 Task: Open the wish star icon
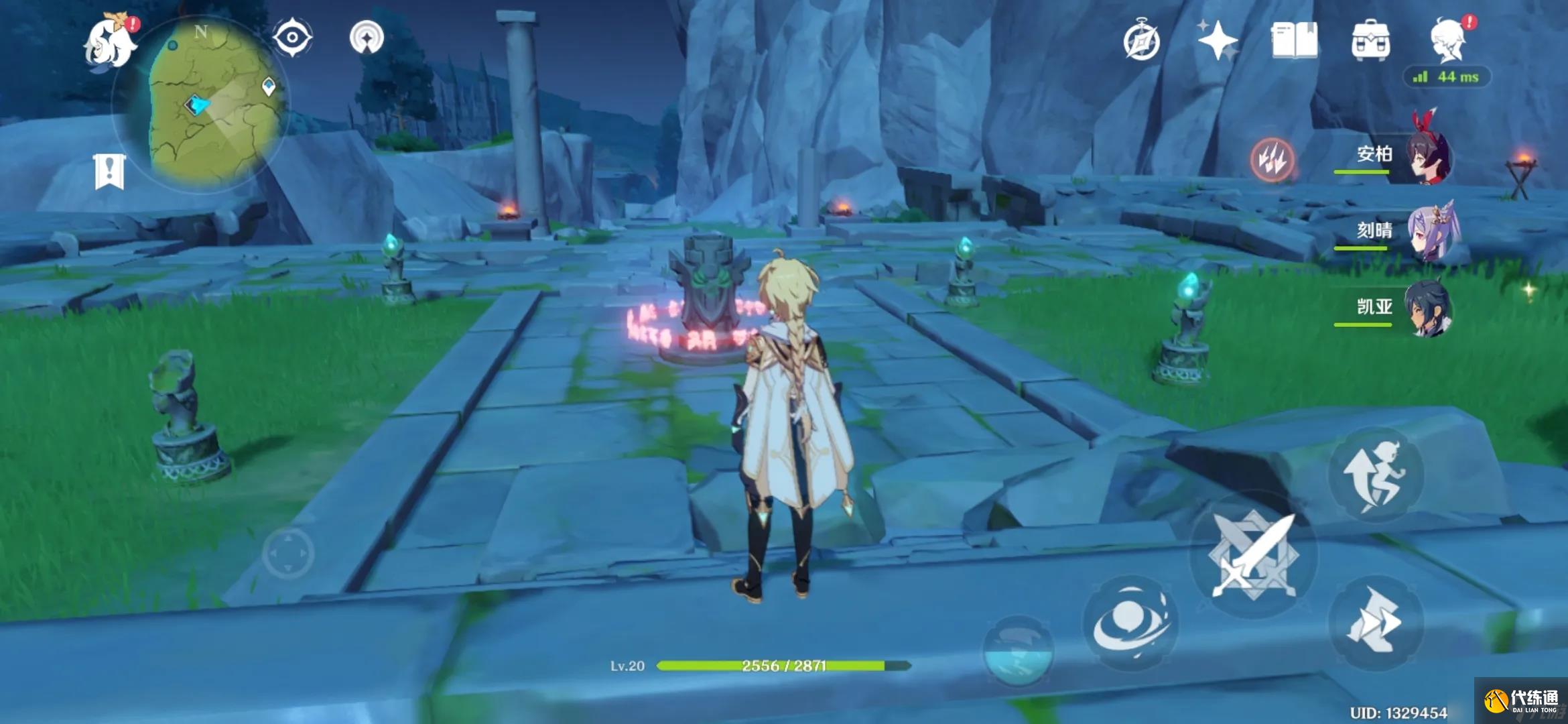click(1218, 40)
